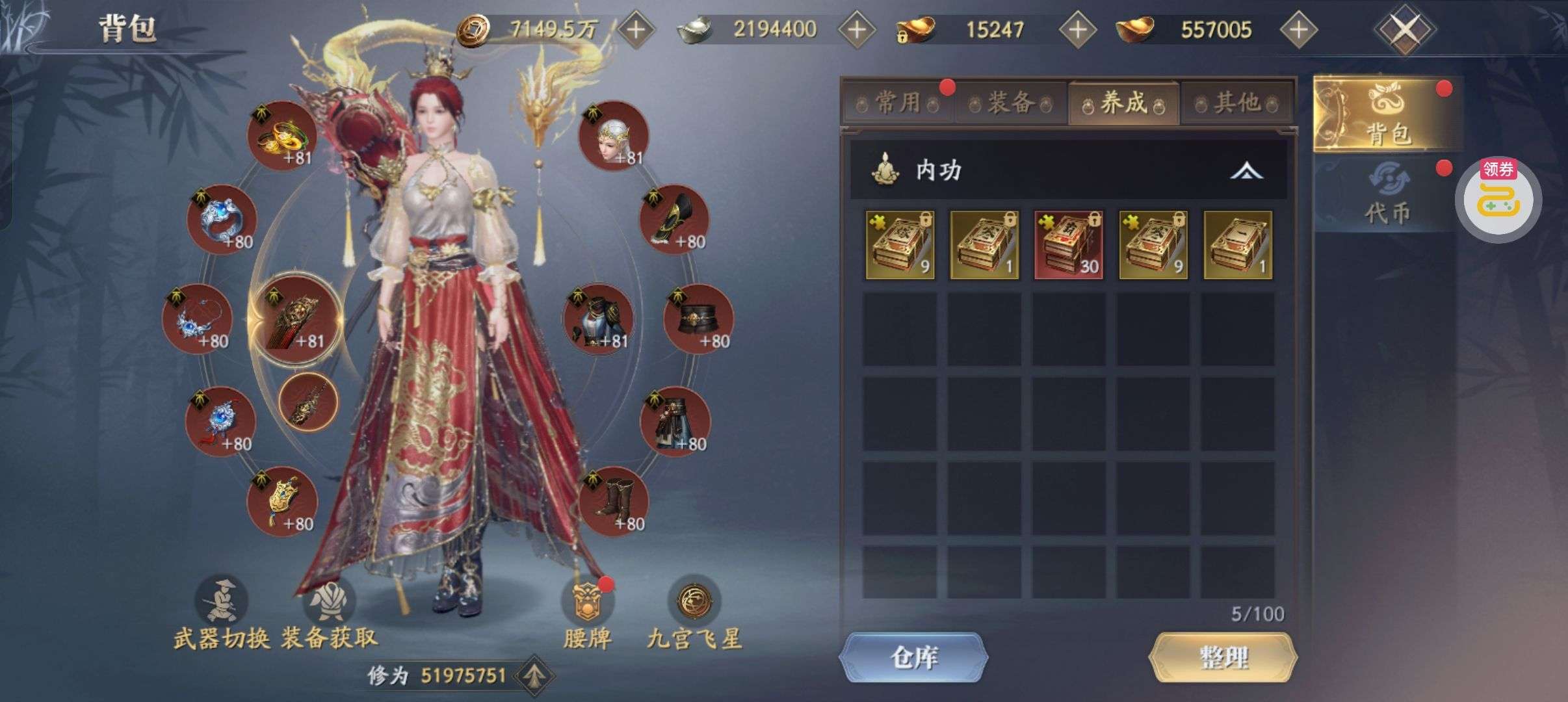Screen dimensions: 1568x702
Task: Select the 其他 tab
Action: pyautogui.click(x=1237, y=103)
